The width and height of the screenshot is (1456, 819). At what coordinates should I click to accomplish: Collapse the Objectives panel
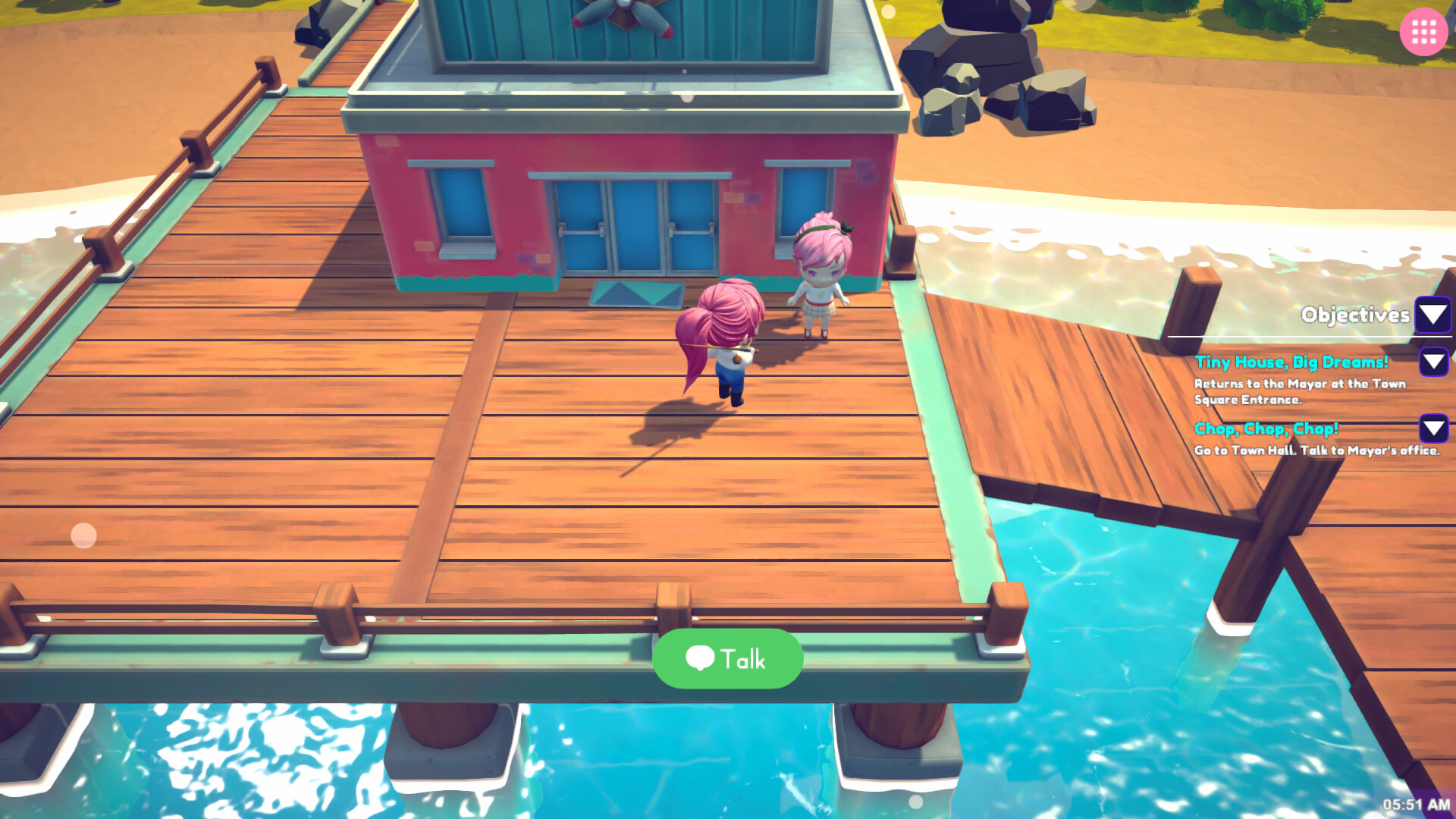point(1432,315)
